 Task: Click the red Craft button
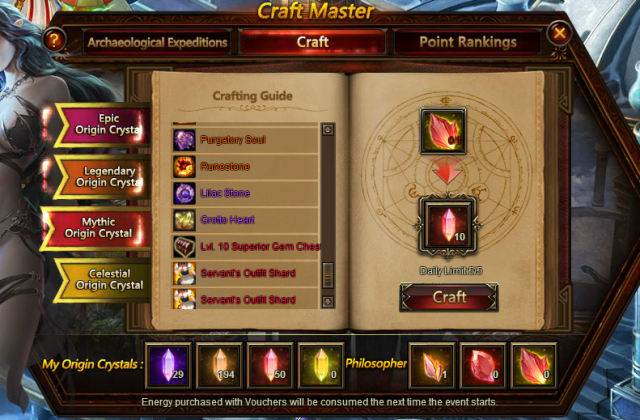[449, 297]
